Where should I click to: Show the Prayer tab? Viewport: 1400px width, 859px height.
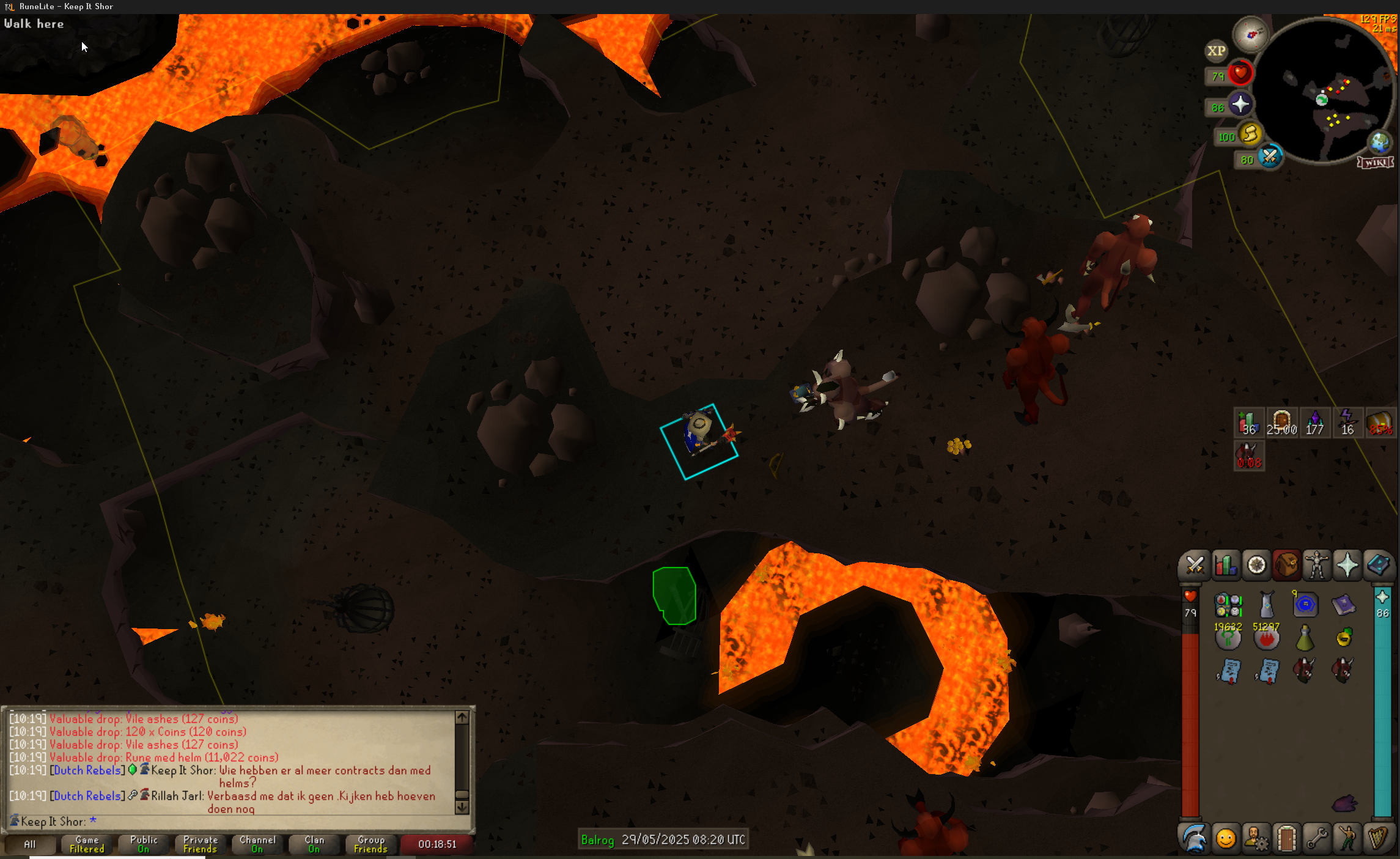1347,565
